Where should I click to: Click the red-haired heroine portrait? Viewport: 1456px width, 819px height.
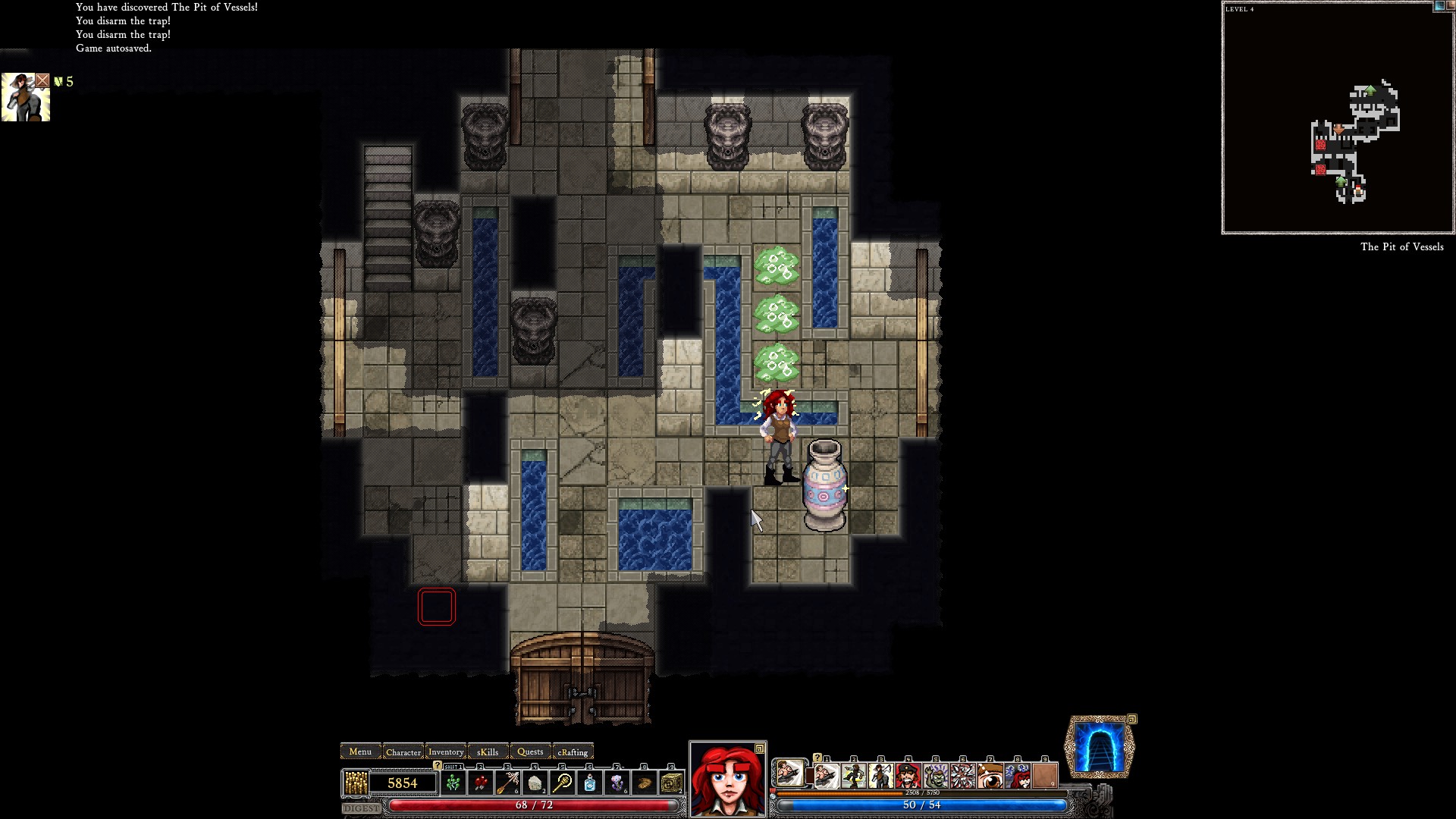(727, 780)
